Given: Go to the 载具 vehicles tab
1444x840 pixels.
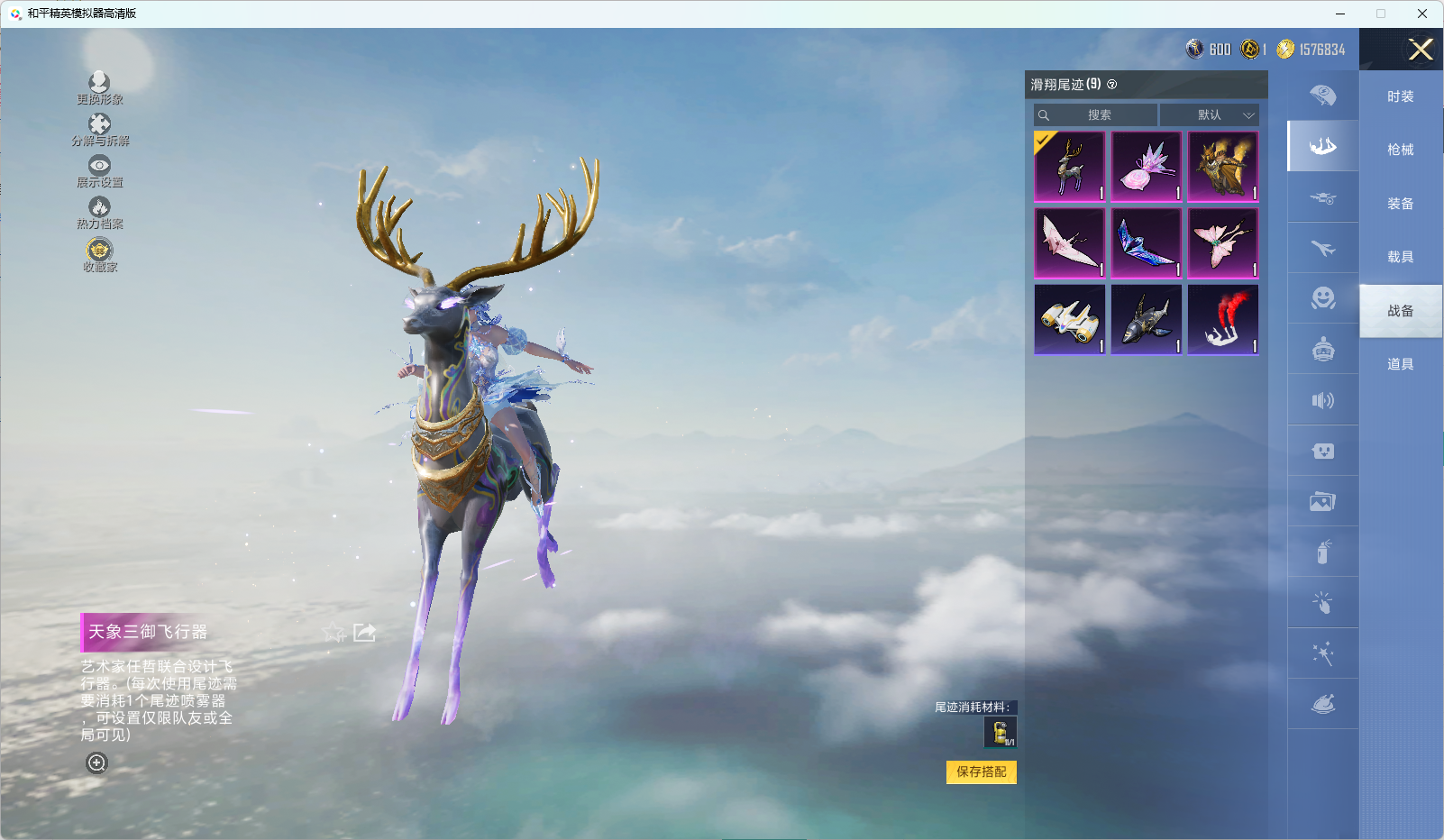Looking at the screenshot, I should click(1400, 257).
